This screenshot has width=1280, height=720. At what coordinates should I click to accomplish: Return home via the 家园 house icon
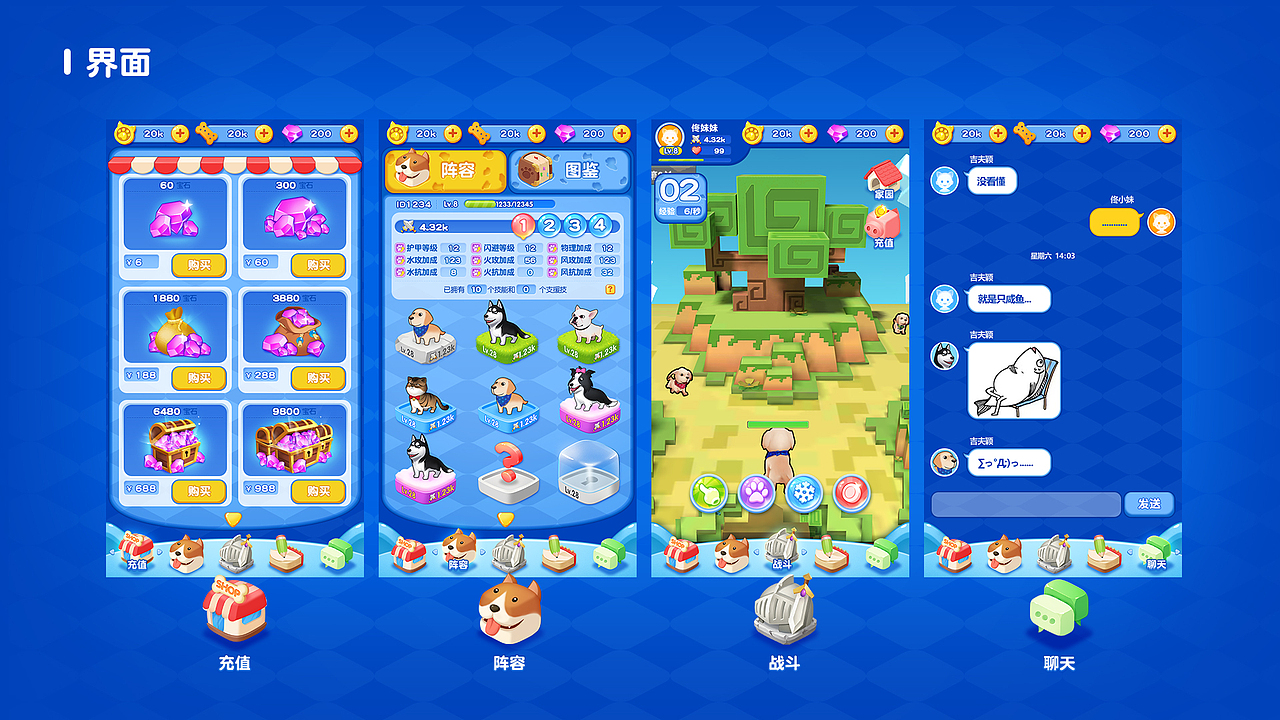(883, 180)
